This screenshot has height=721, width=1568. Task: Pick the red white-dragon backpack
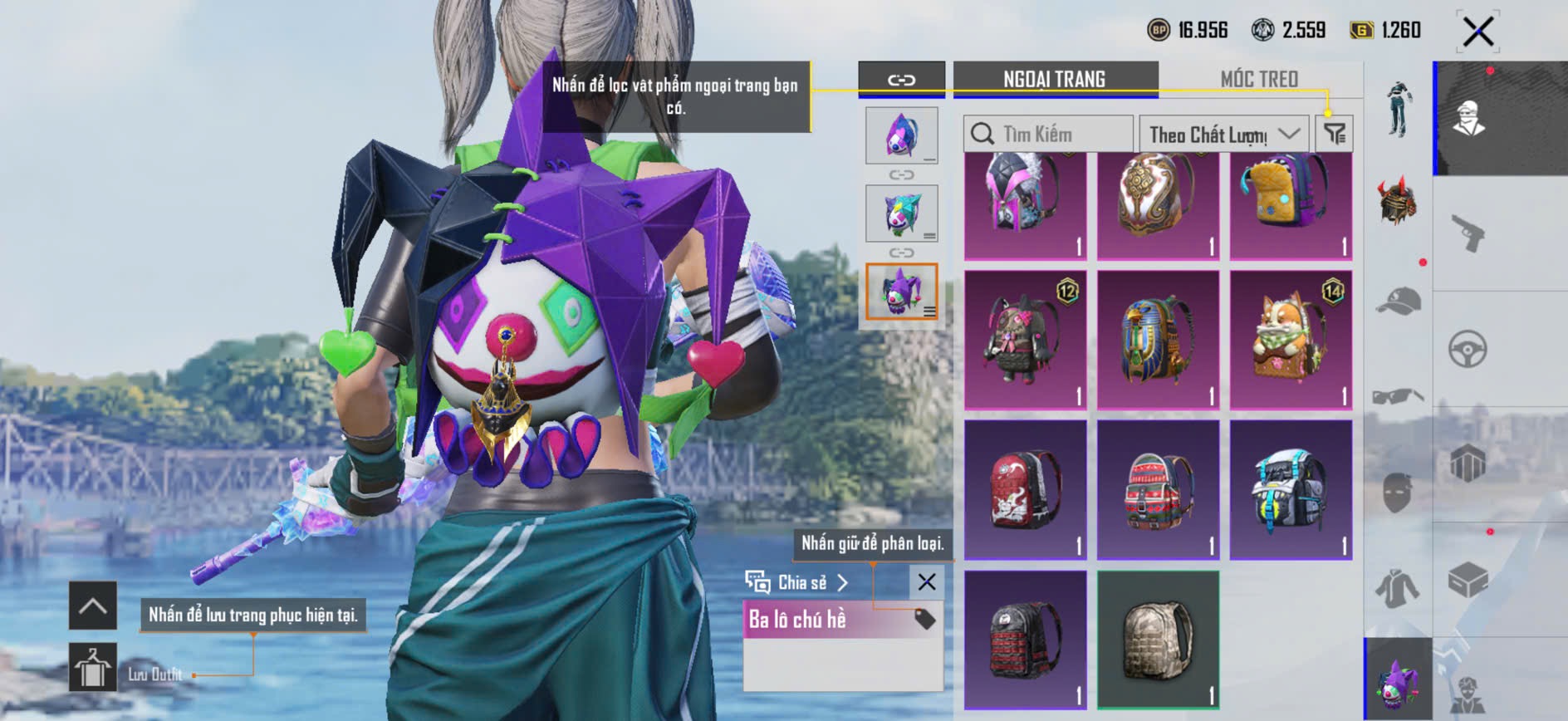click(x=1025, y=489)
